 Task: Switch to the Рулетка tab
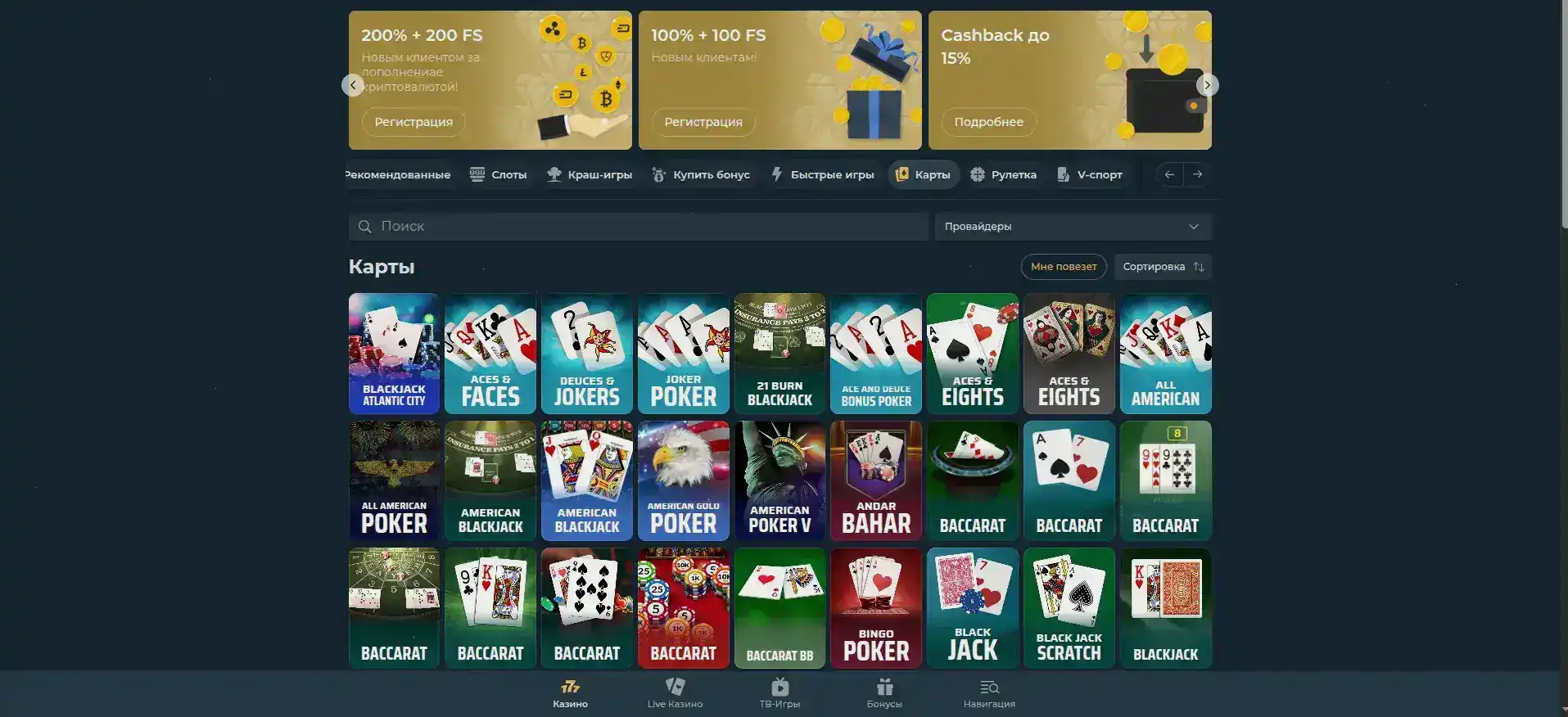point(1004,174)
